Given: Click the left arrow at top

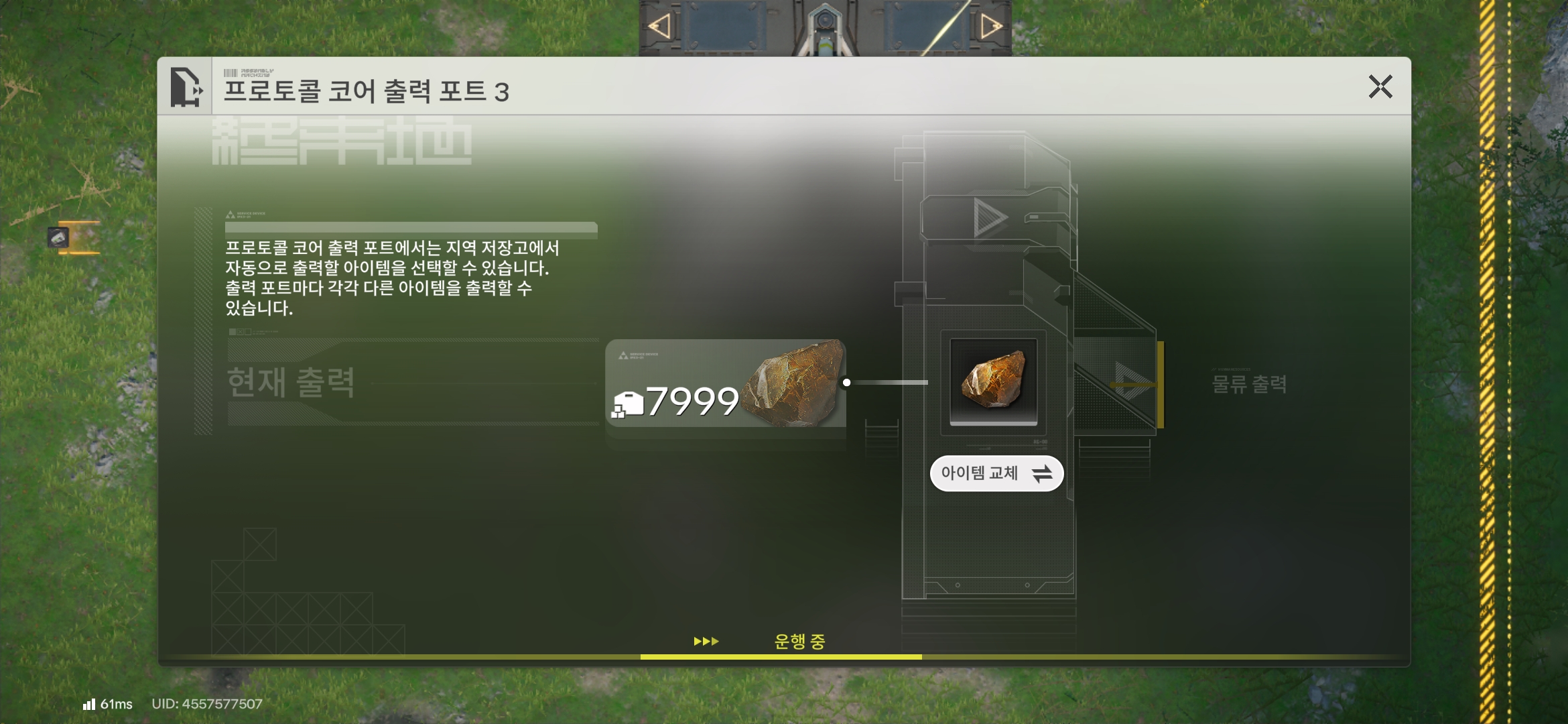Looking at the screenshot, I should point(659,27).
